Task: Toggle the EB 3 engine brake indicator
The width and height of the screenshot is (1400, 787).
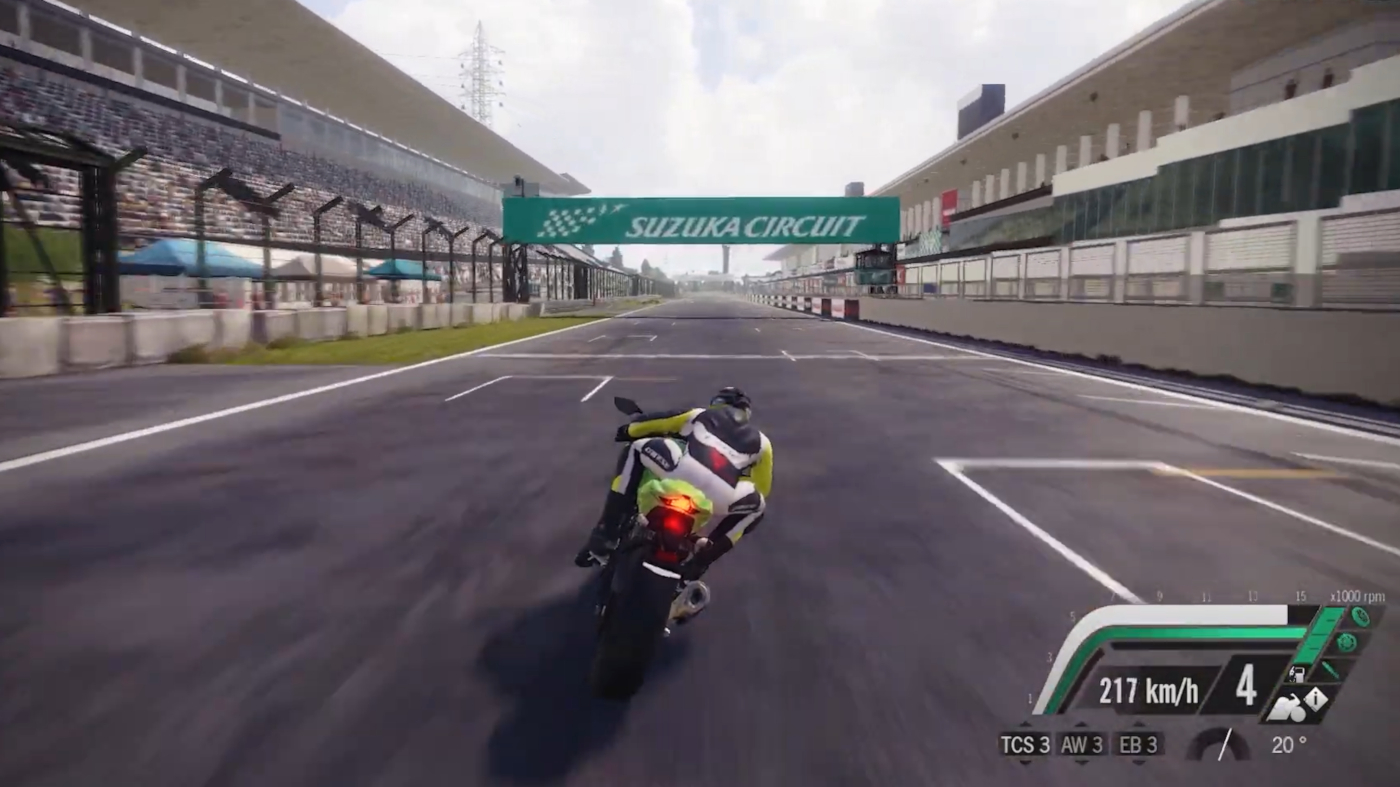Action: [x=1137, y=745]
